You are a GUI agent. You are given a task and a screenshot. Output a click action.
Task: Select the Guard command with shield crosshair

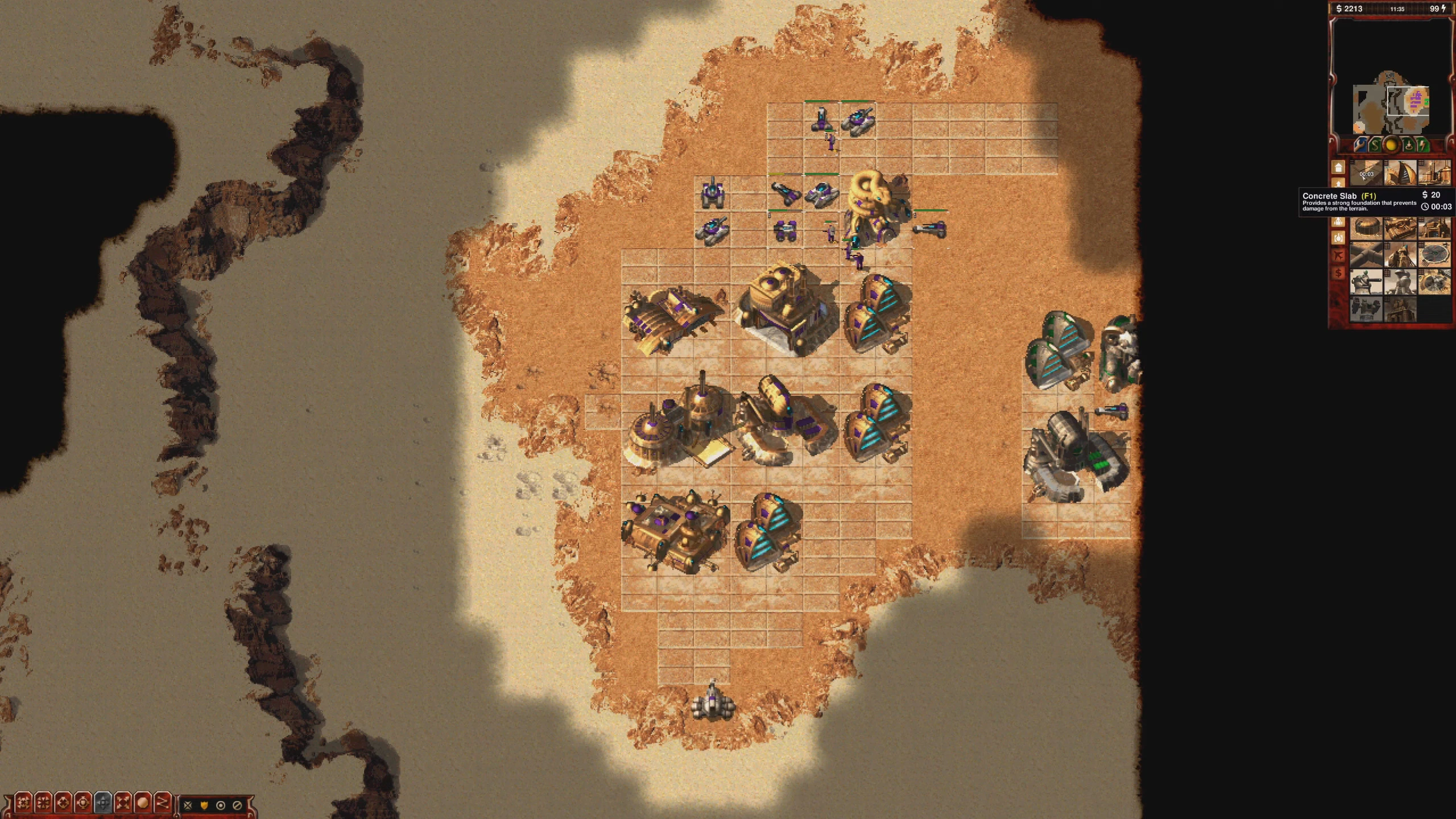click(83, 803)
